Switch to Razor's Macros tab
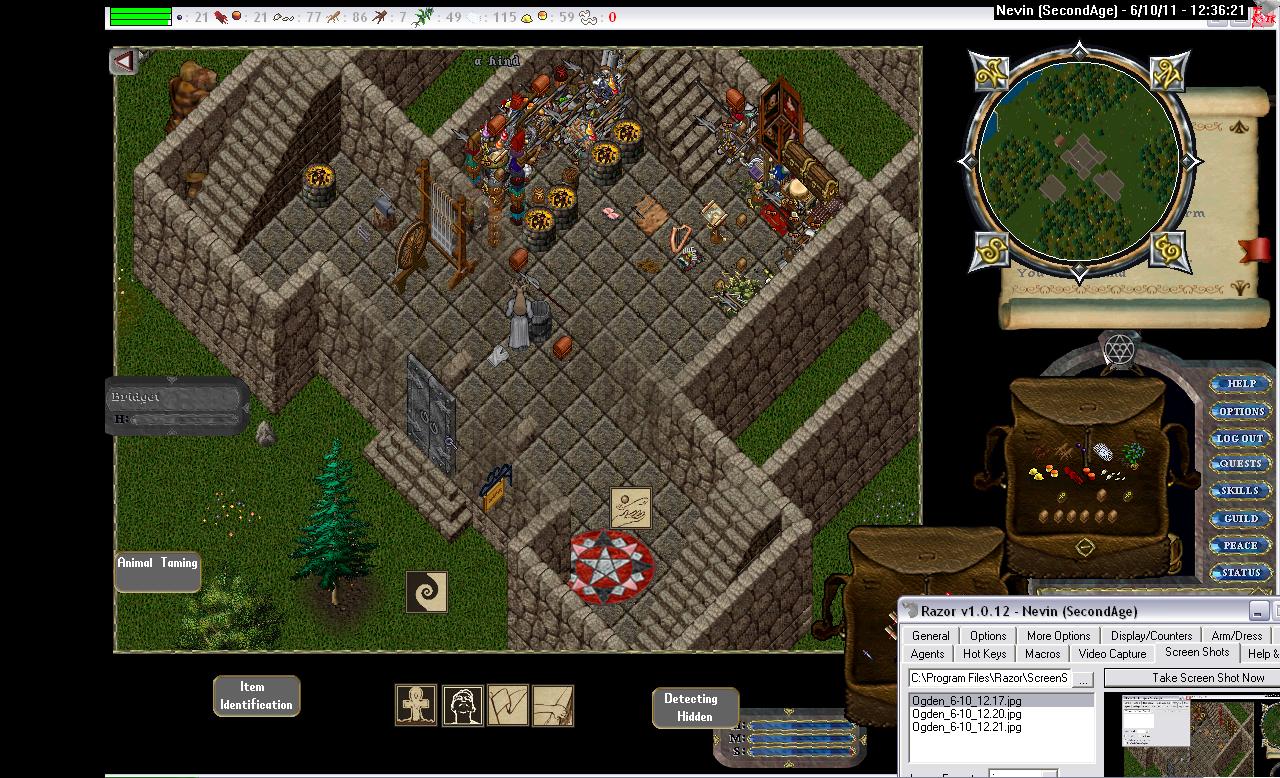This screenshot has width=1280, height=778. [1042, 654]
